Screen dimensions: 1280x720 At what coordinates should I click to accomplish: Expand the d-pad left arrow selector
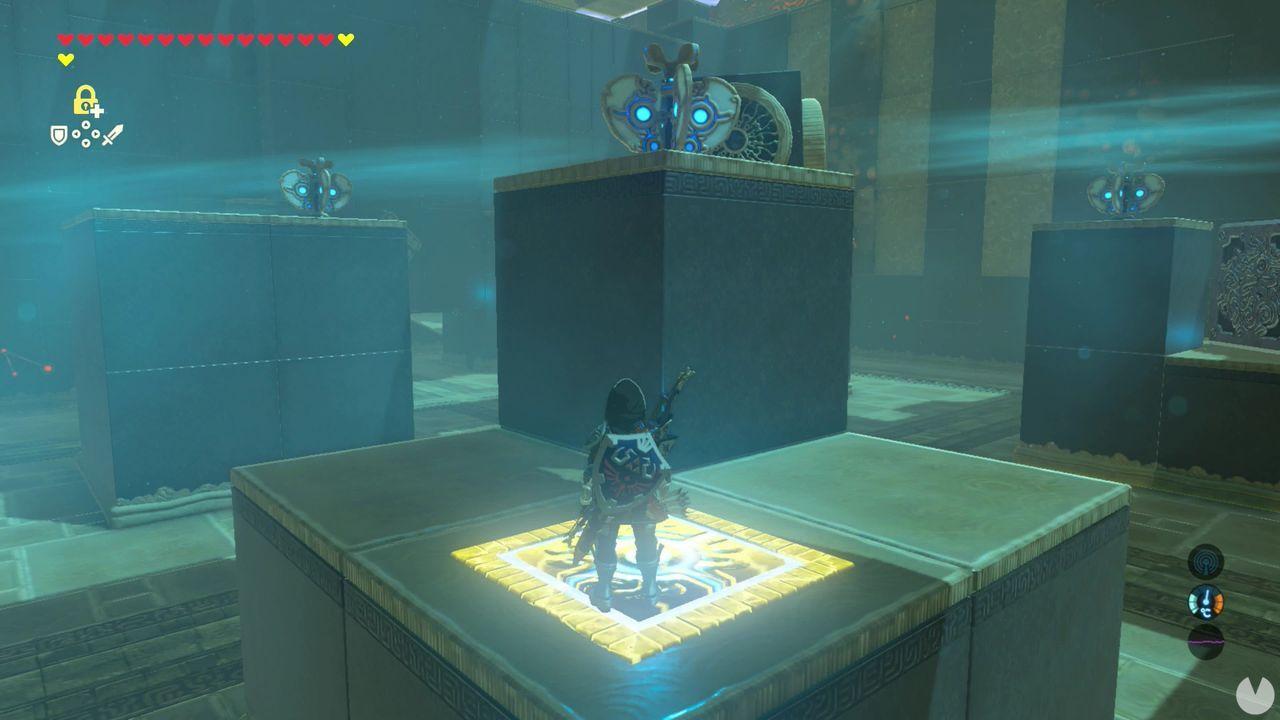[76, 134]
